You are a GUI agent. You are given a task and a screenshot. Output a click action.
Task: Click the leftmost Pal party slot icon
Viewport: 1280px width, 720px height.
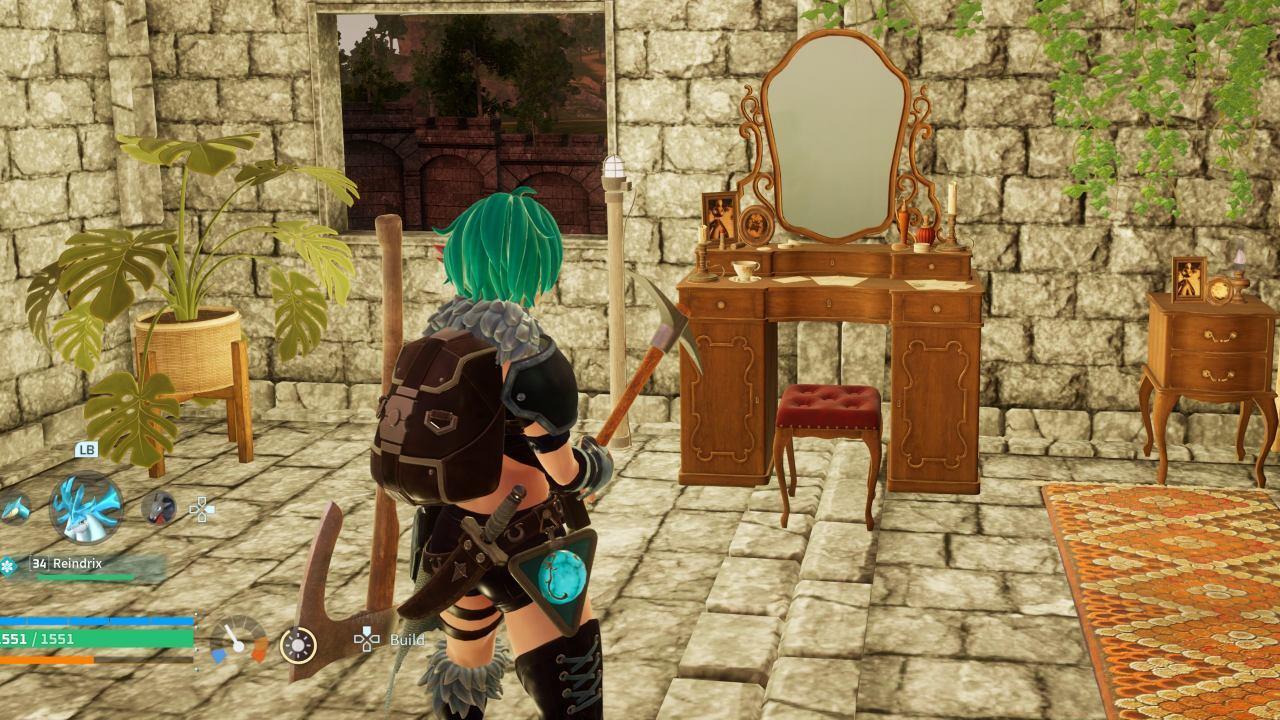coord(14,511)
